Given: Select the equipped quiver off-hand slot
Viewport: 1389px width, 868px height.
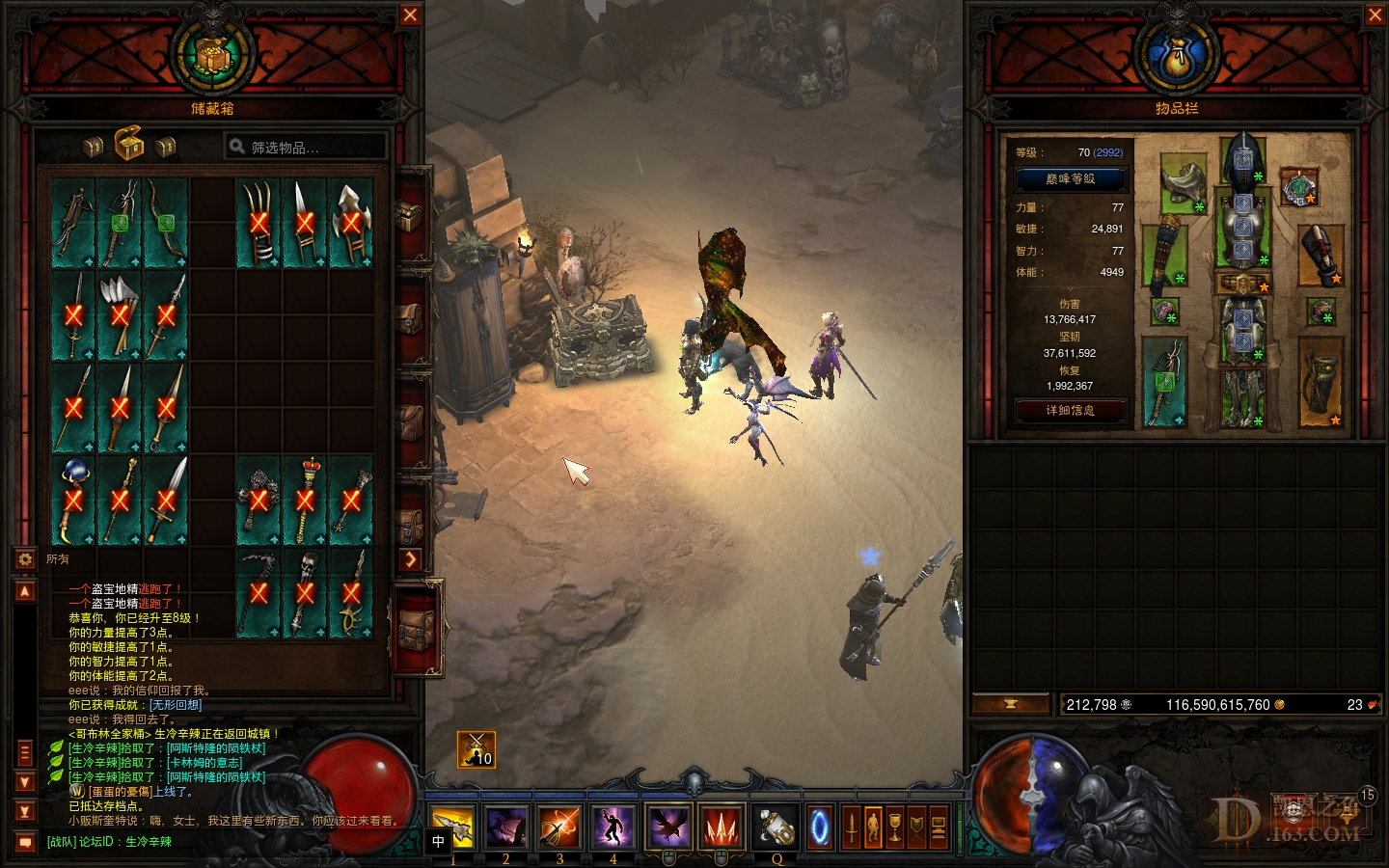Looking at the screenshot, I should pyautogui.click(x=1321, y=381).
